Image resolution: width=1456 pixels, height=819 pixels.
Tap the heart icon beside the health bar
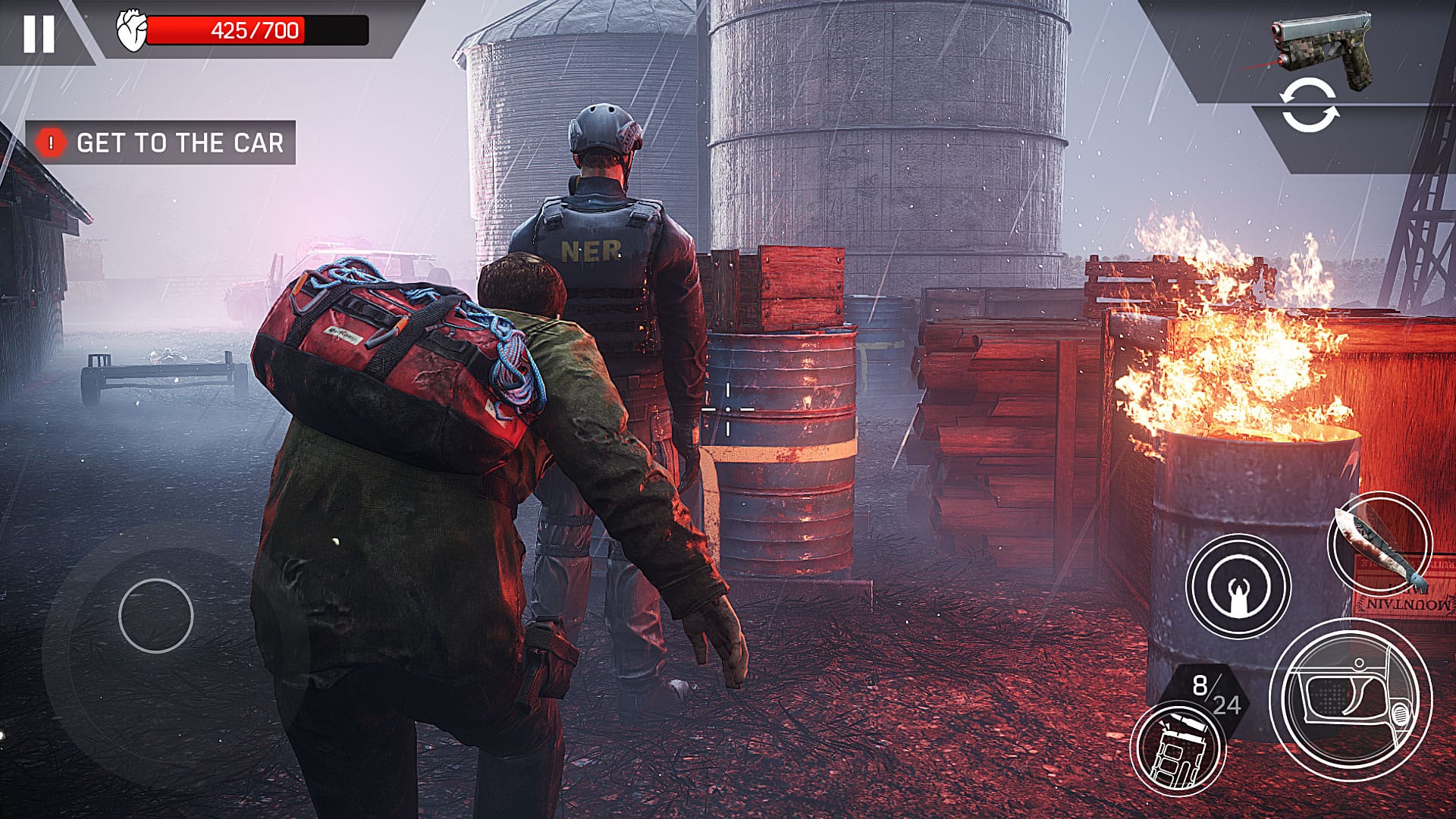pos(130,30)
